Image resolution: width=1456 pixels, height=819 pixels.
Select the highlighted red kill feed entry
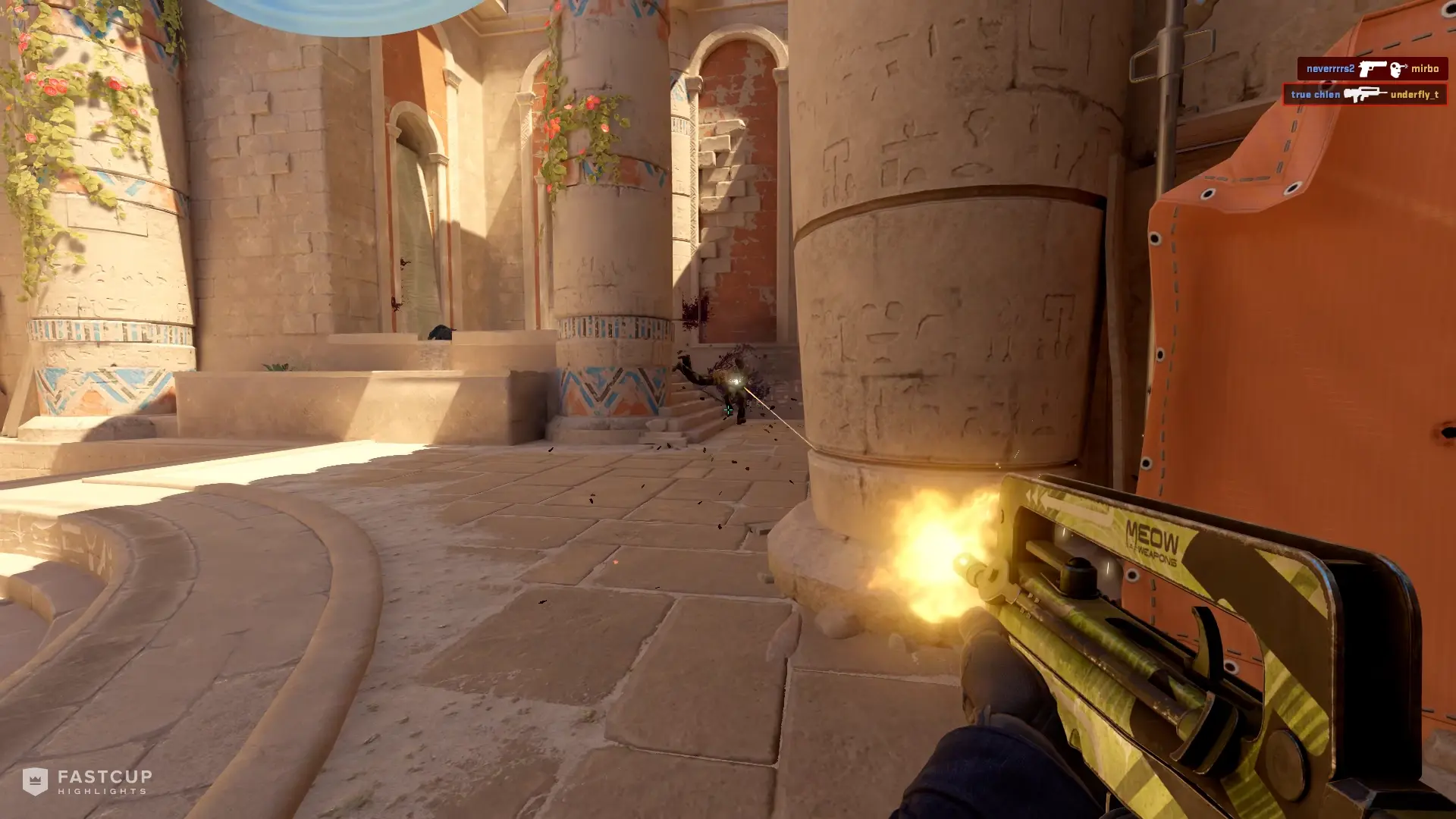tap(1365, 95)
